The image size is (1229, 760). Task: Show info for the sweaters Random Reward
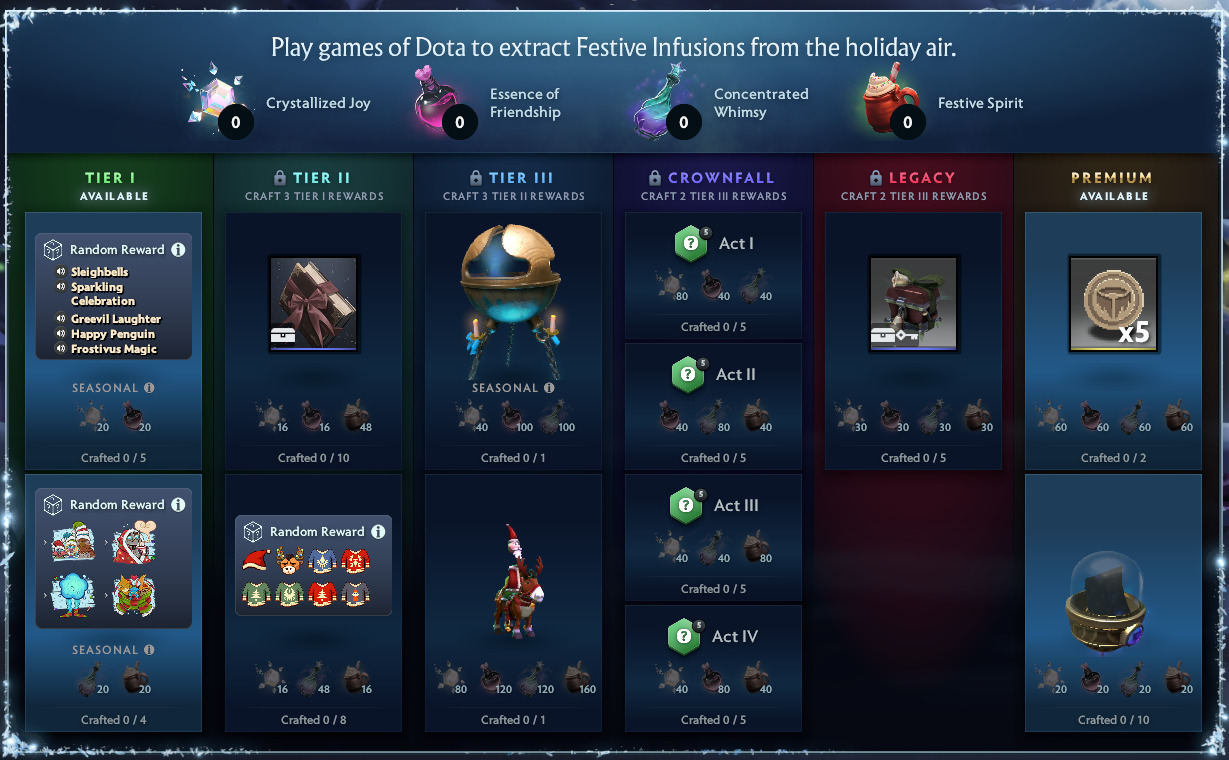click(x=378, y=532)
